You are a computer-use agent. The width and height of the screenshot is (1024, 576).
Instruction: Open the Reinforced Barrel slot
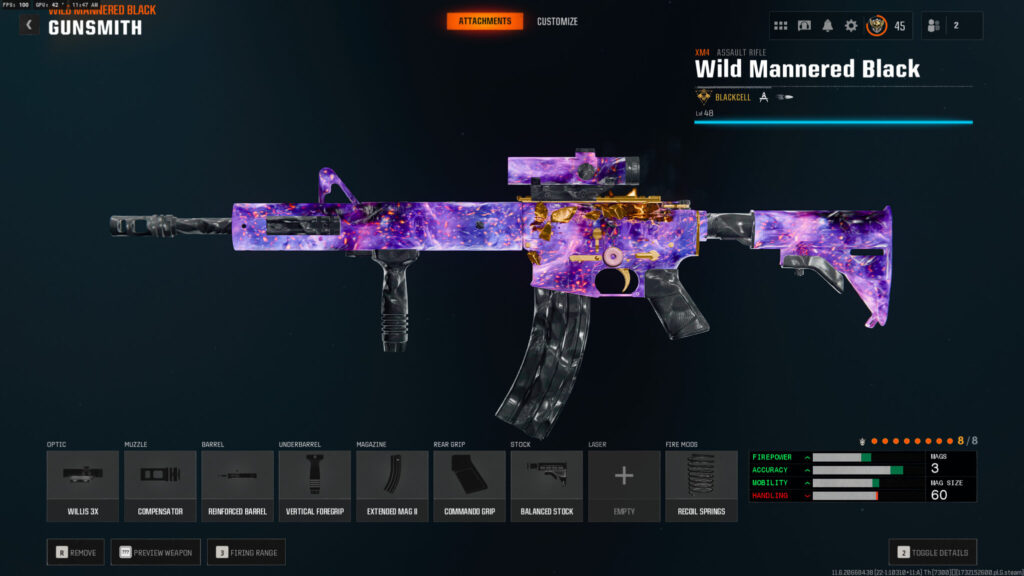click(237, 485)
